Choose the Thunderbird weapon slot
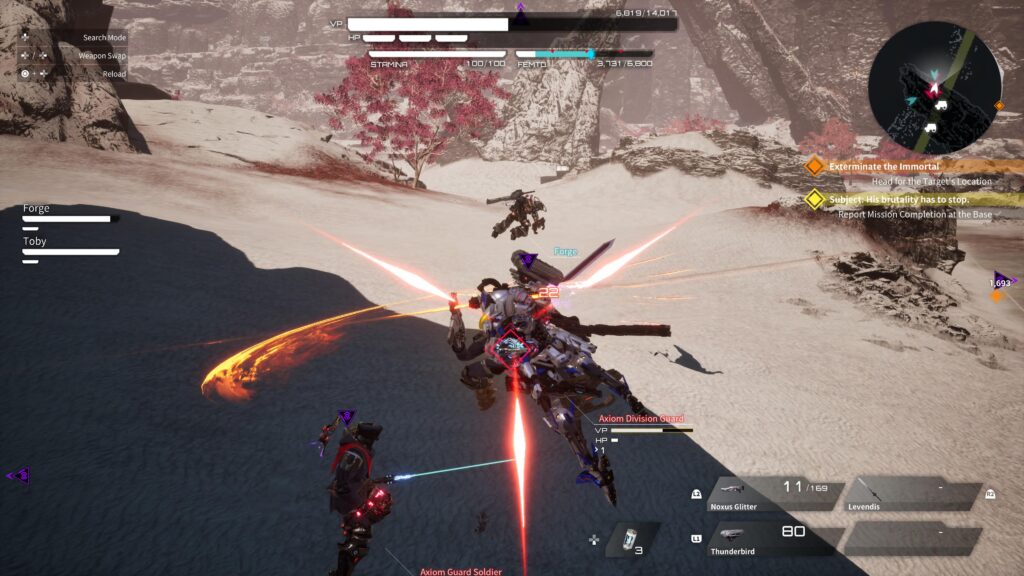This screenshot has height=576, width=1024. pyautogui.click(x=770, y=540)
